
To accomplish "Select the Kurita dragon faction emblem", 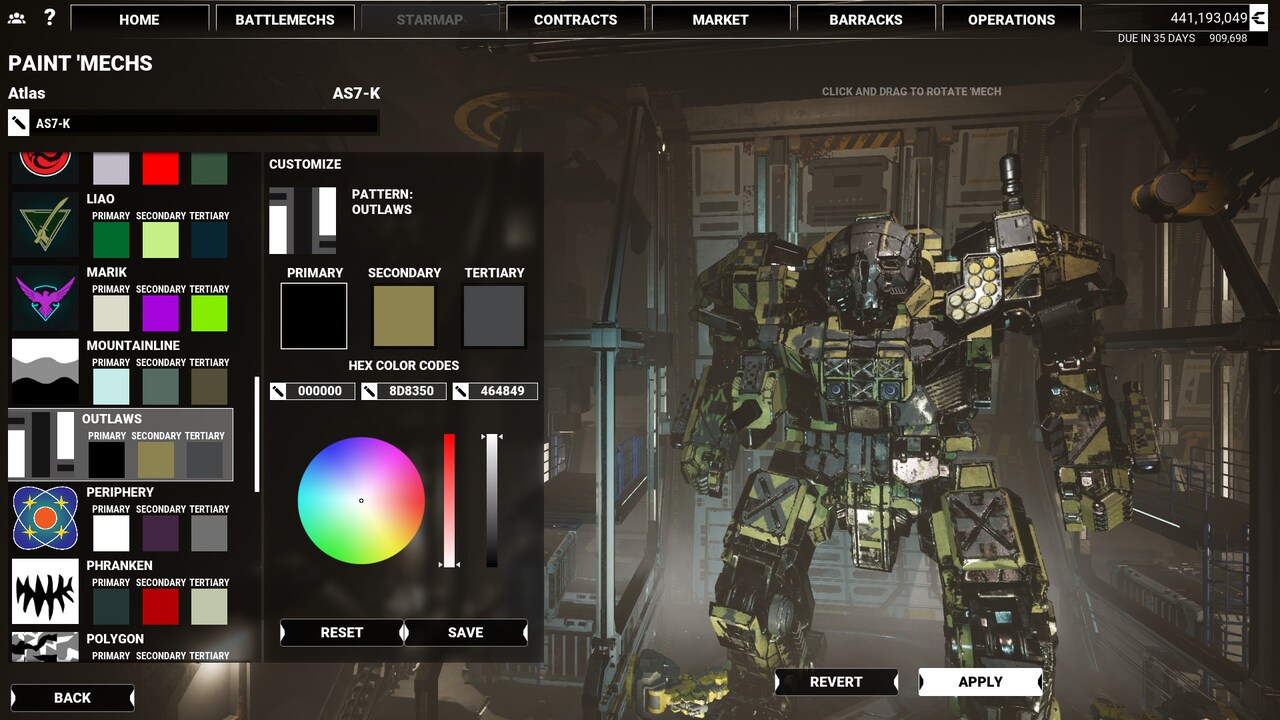I will coord(45,160).
